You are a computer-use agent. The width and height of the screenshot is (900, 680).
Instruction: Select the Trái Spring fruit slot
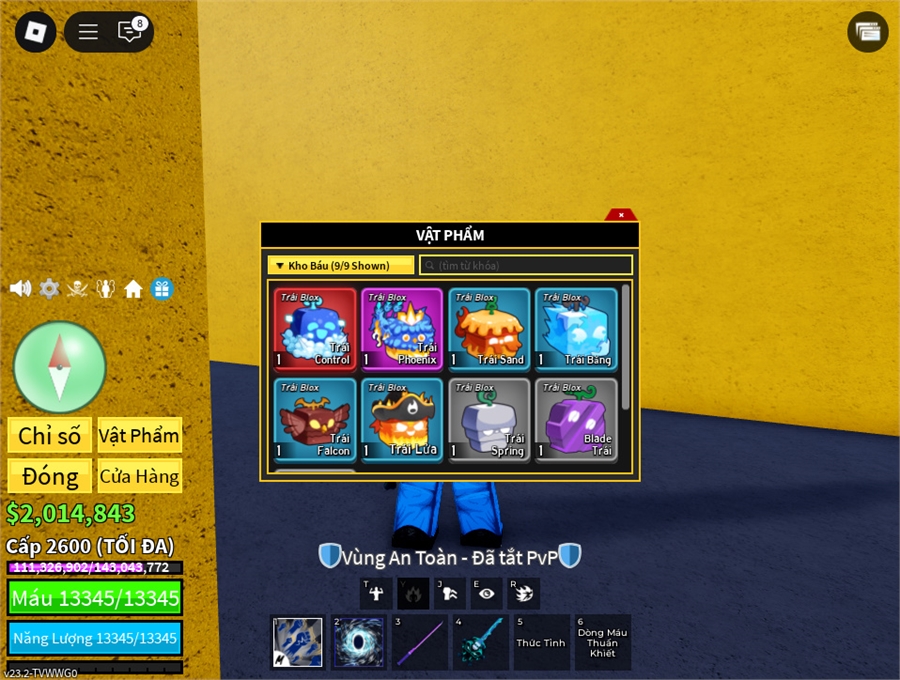coord(489,419)
